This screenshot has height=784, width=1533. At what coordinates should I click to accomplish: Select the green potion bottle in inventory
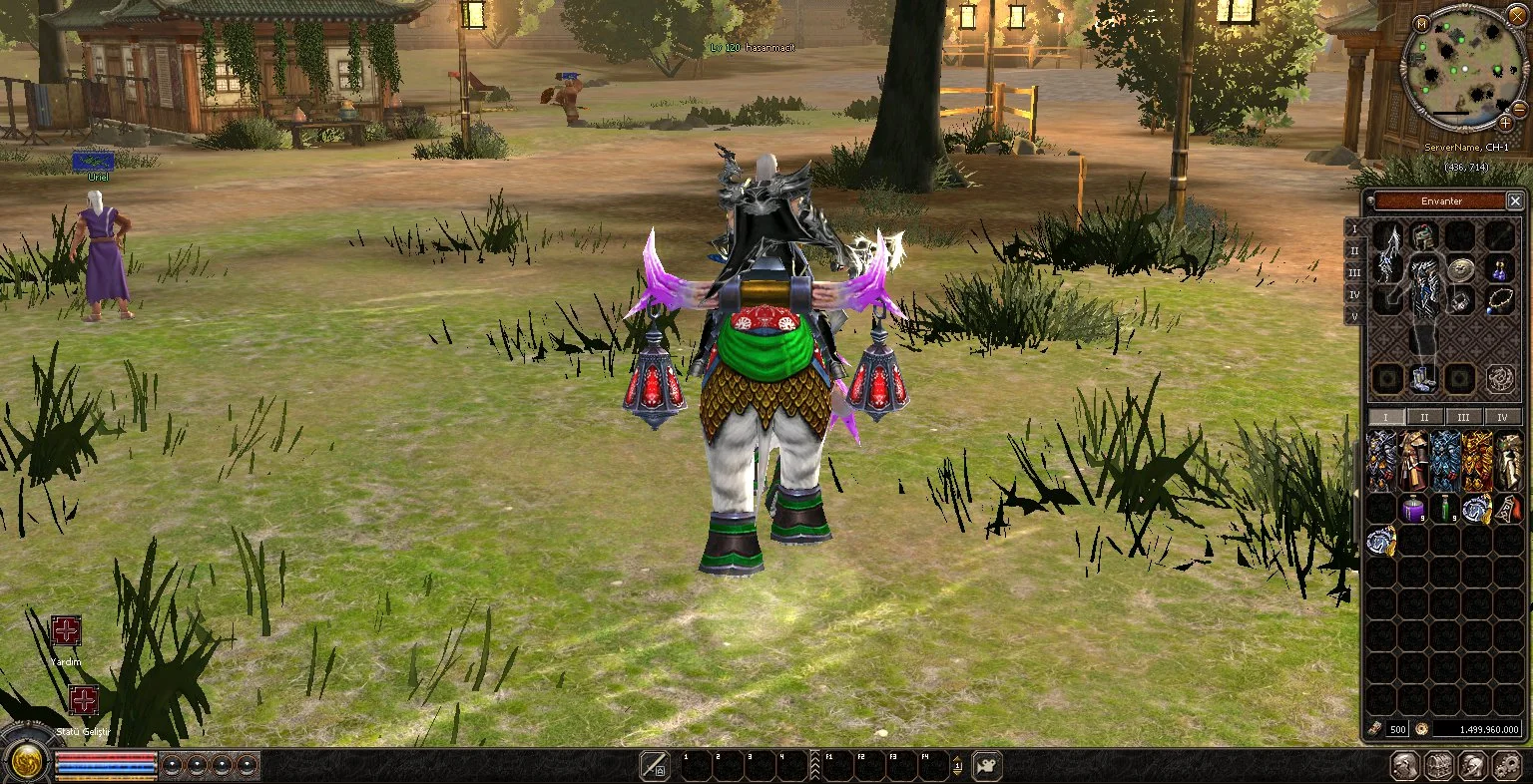coord(1443,510)
